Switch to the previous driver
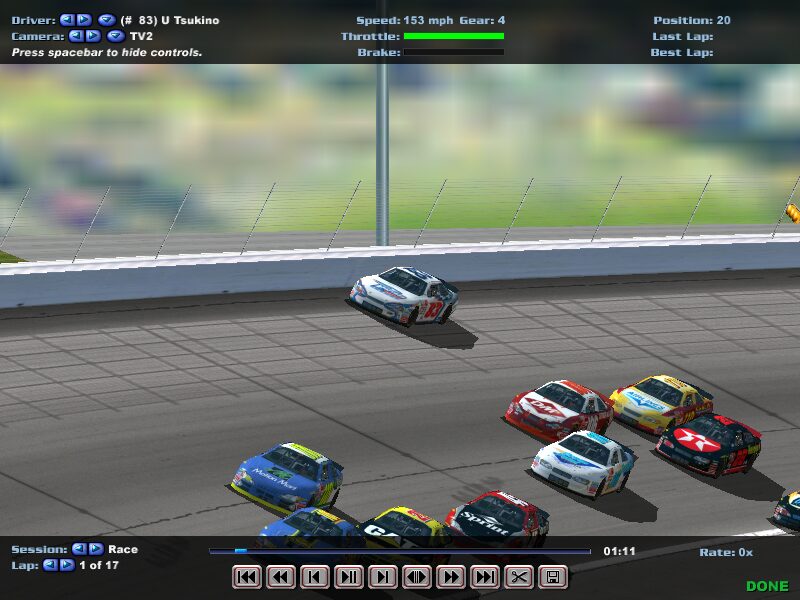Image resolution: width=800 pixels, height=600 pixels. [67, 20]
